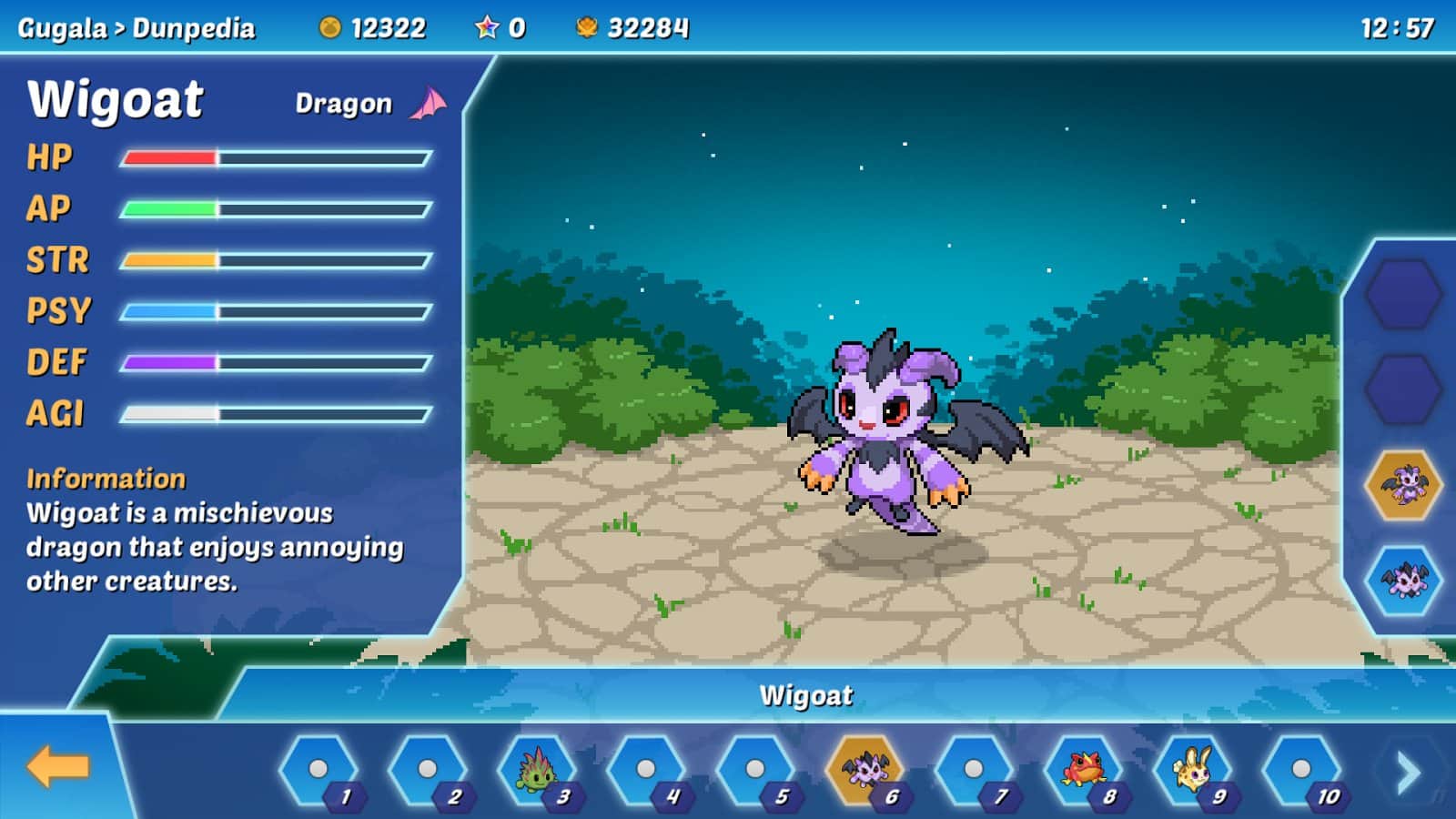Viewport: 1456px width, 819px height.
Task: Select Dunpedia entry number 4
Action: coord(646,770)
